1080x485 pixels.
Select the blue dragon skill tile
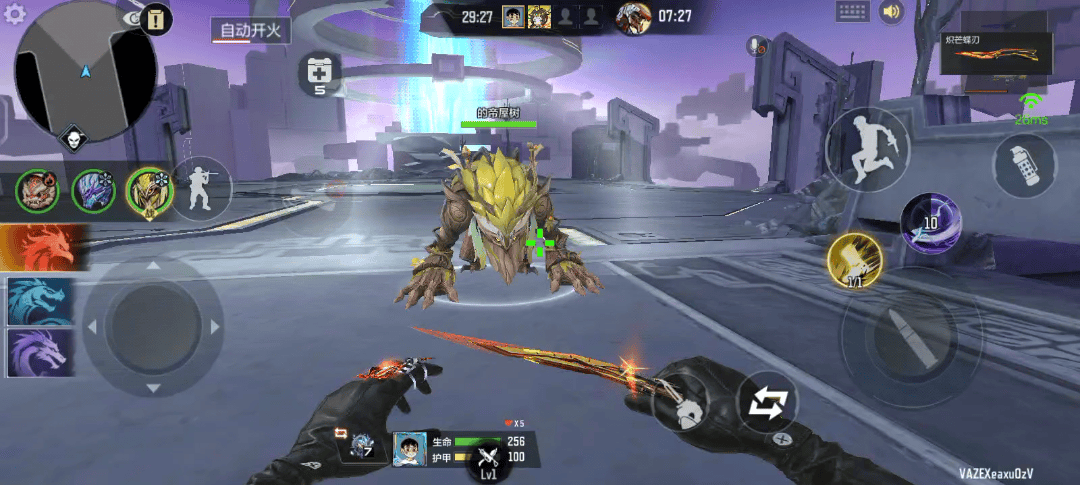[x=39, y=301]
